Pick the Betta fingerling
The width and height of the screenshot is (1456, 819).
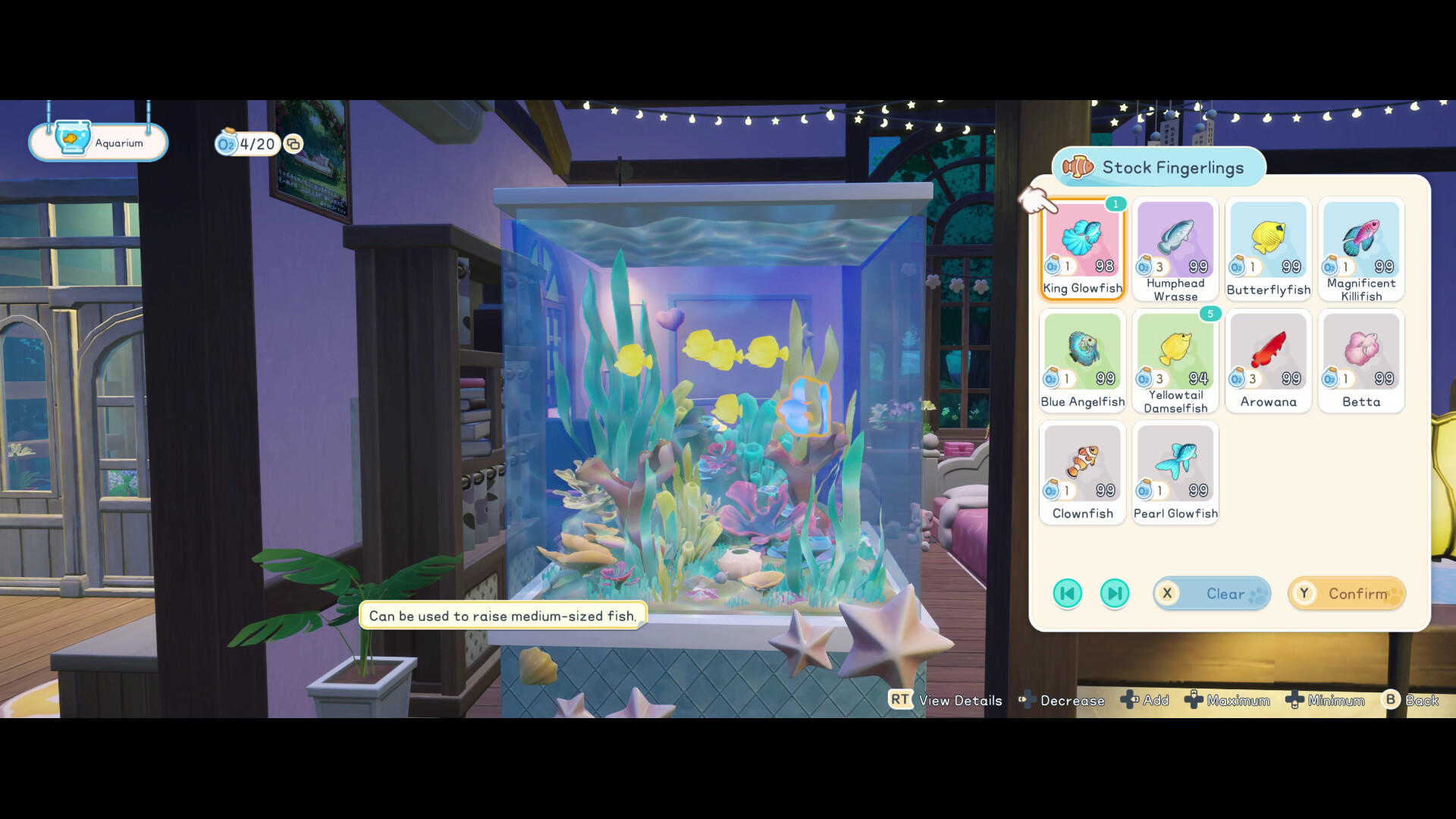1360,354
